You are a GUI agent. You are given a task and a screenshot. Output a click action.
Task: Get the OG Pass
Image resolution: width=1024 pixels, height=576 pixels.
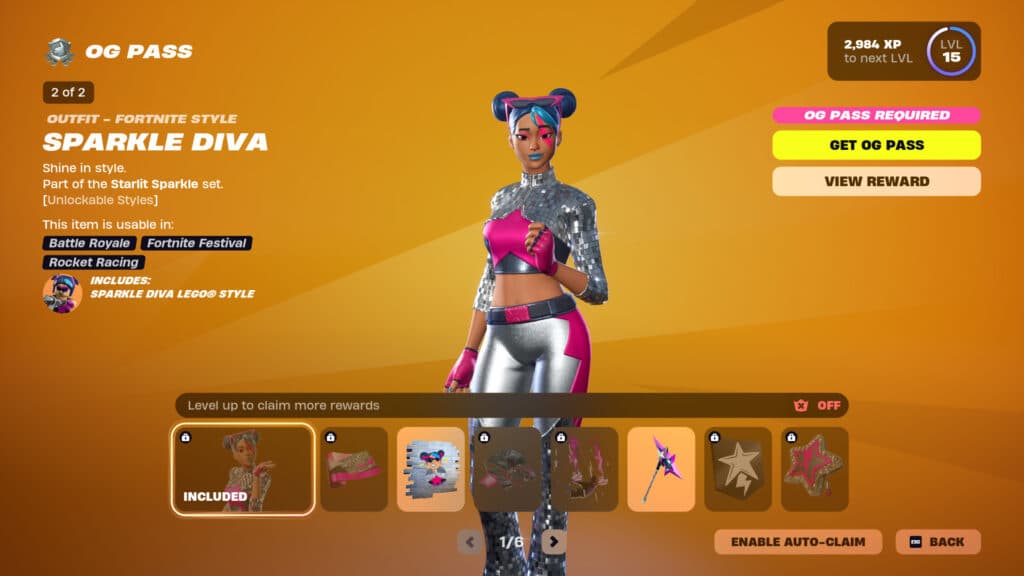(876, 145)
